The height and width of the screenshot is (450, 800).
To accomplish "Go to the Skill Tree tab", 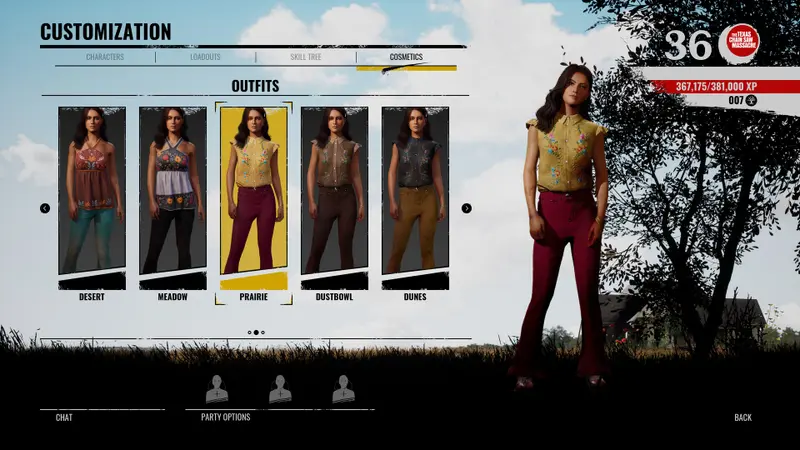I will (x=305, y=57).
